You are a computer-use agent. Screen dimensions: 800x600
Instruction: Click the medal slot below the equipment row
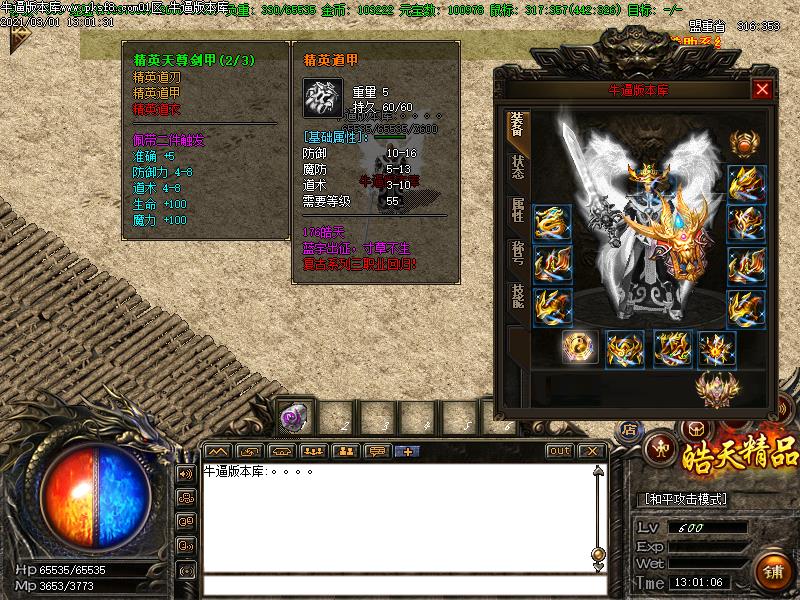click(715, 387)
